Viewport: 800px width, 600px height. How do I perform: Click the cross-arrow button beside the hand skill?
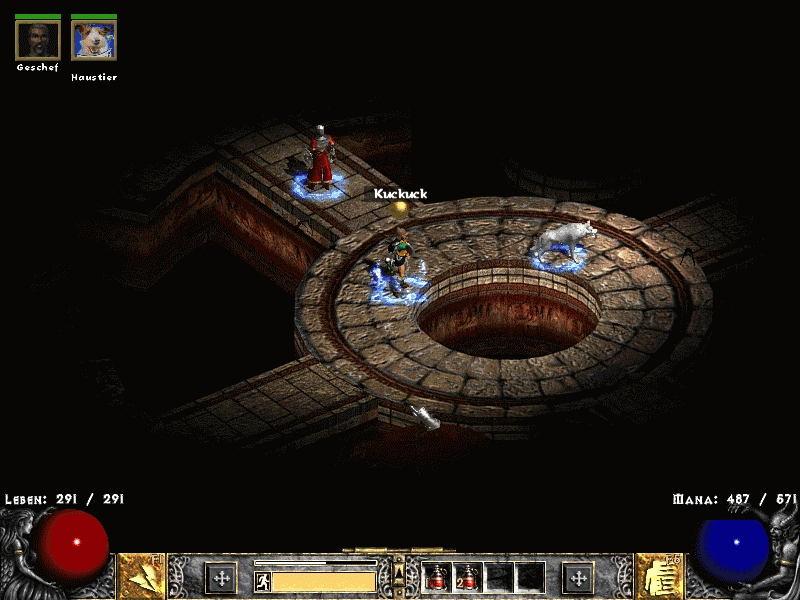tap(578, 577)
